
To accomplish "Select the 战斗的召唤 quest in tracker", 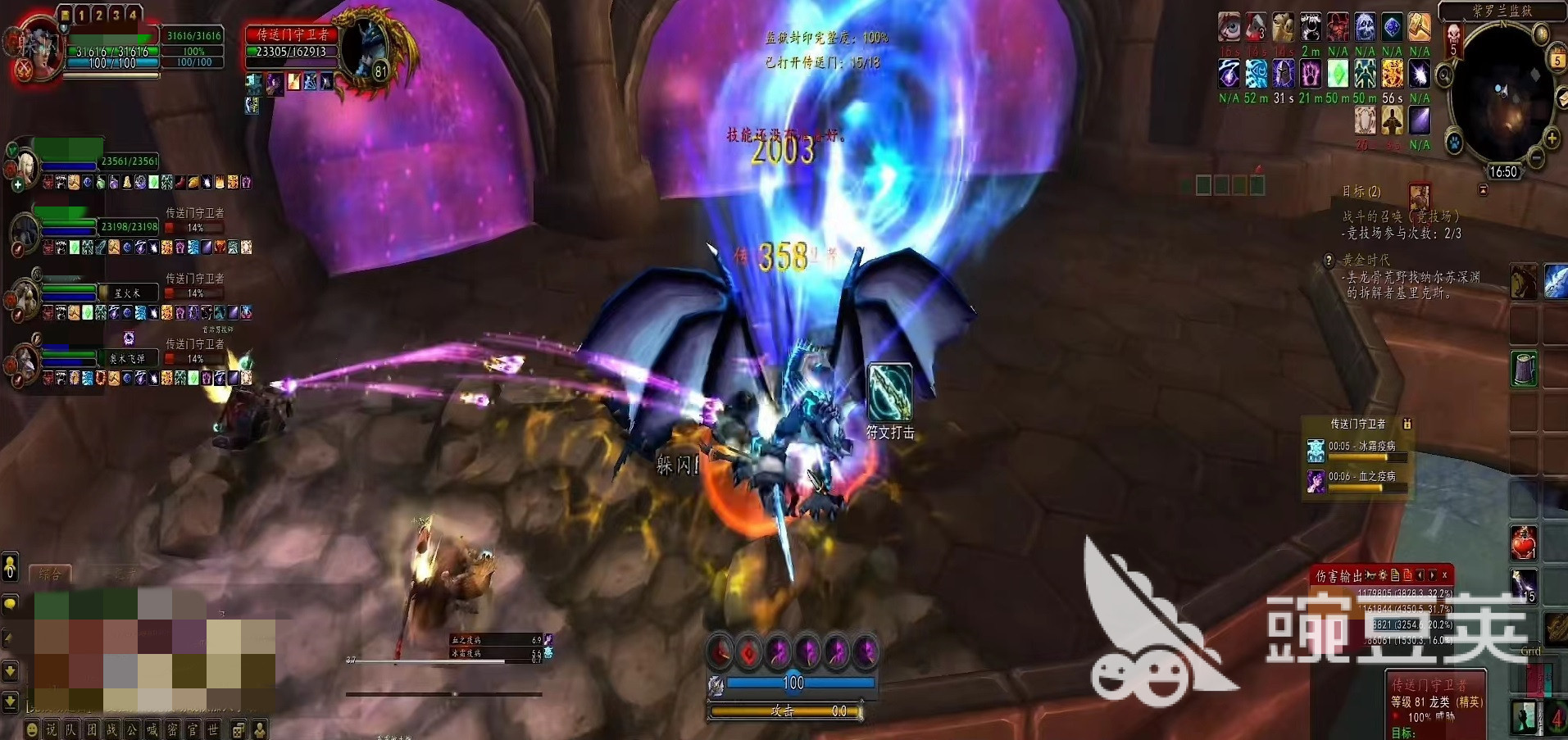I will point(1402,216).
